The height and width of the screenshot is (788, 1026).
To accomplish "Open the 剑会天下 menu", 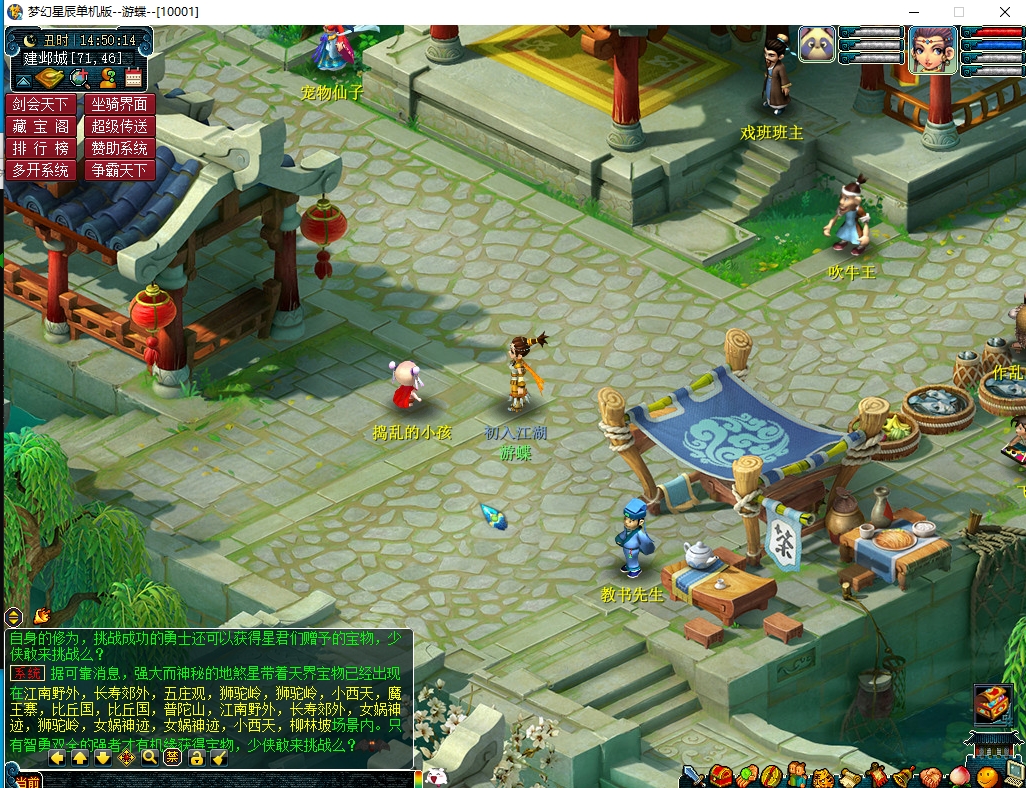I will [41, 104].
